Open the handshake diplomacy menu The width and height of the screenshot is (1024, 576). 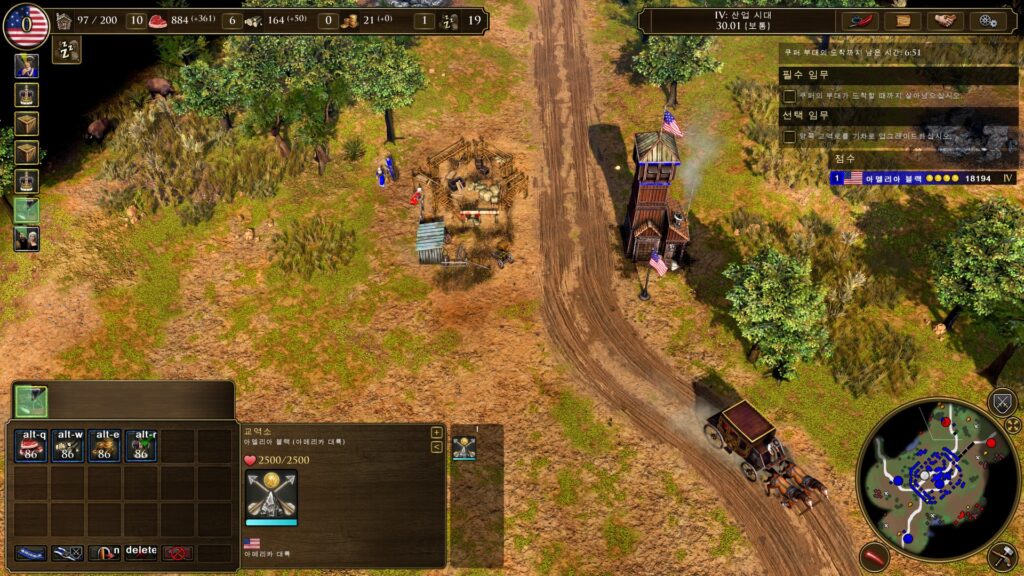[945, 21]
